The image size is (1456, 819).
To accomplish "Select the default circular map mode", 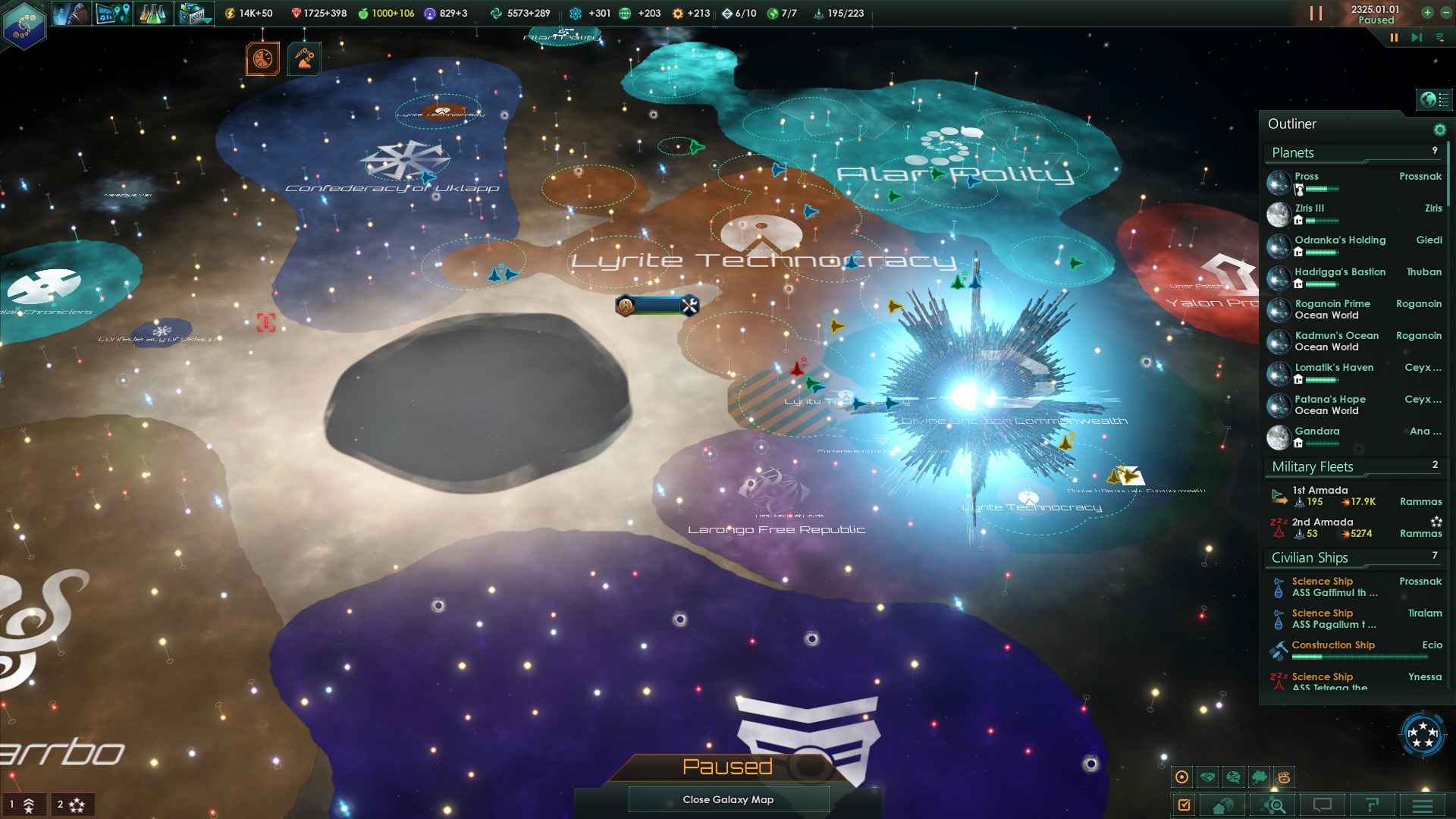I will tap(1182, 776).
